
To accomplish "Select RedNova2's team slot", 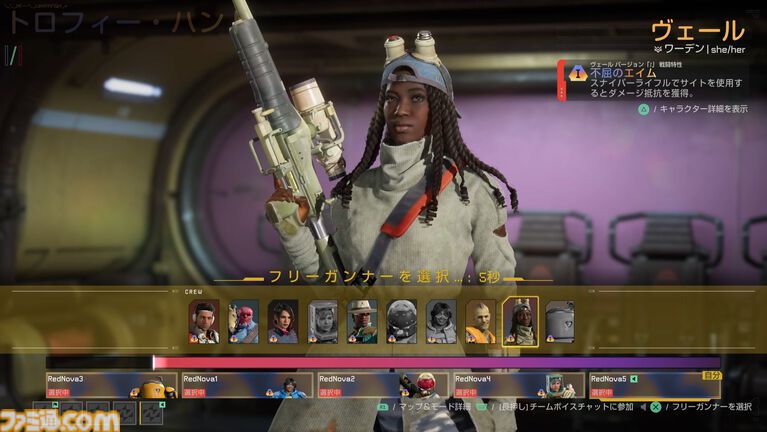I will (x=382, y=385).
